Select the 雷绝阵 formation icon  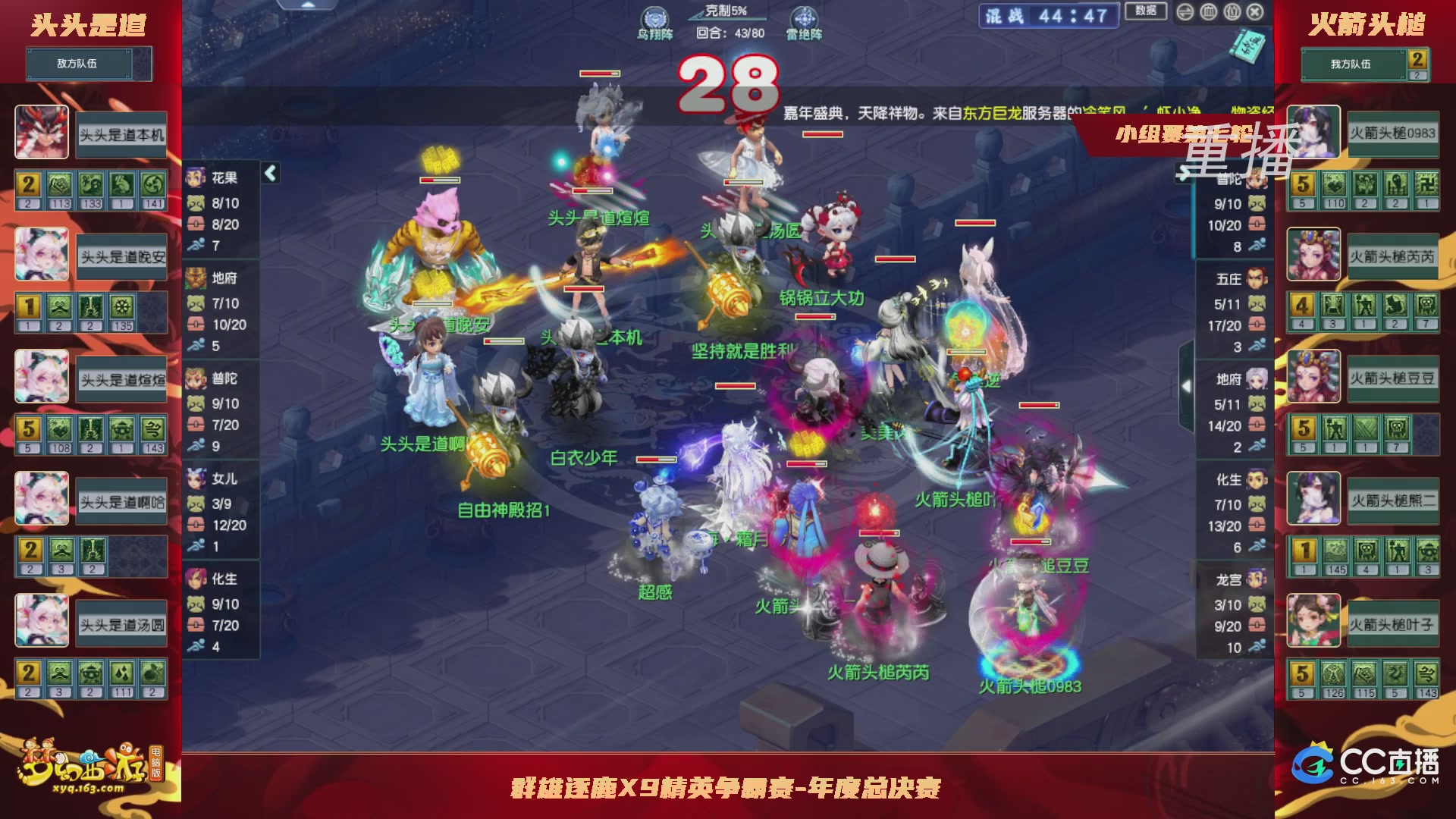pos(805,17)
